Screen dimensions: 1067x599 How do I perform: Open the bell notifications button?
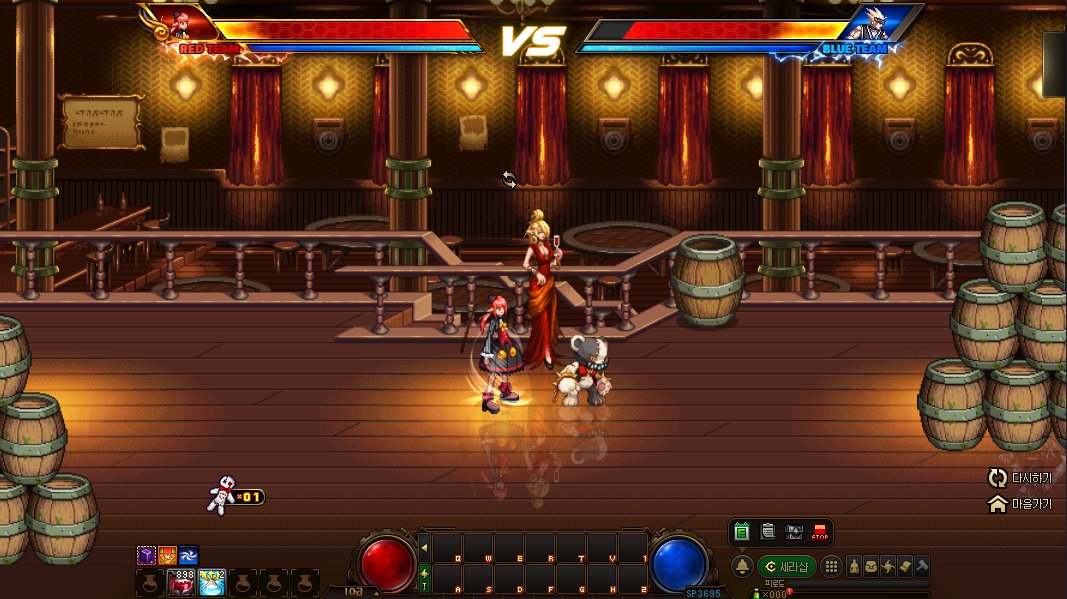tap(742, 566)
